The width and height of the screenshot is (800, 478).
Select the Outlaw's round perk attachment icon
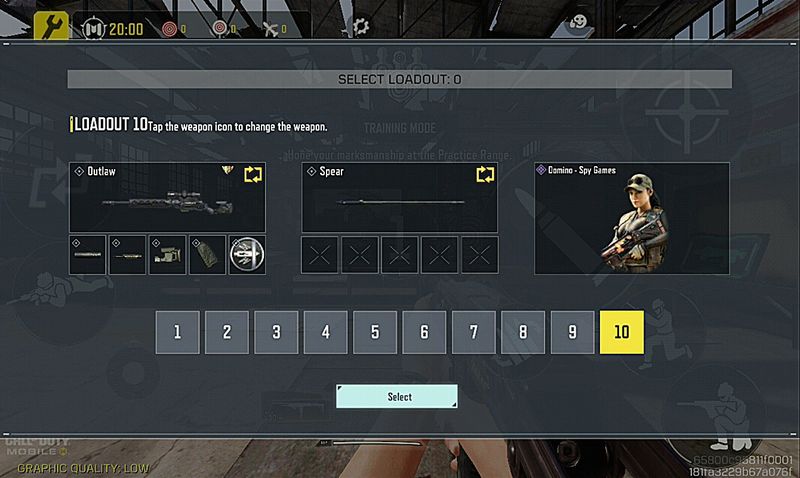(247, 255)
